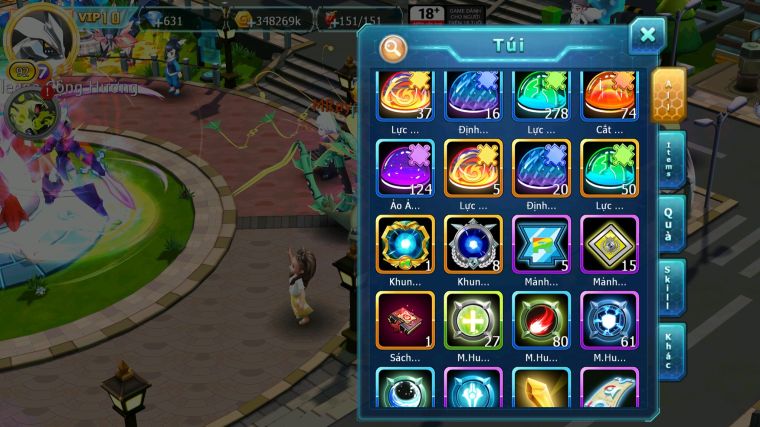Image resolution: width=760 pixels, height=427 pixels.
Task: Open the Skill tab
Action: point(671,287)
